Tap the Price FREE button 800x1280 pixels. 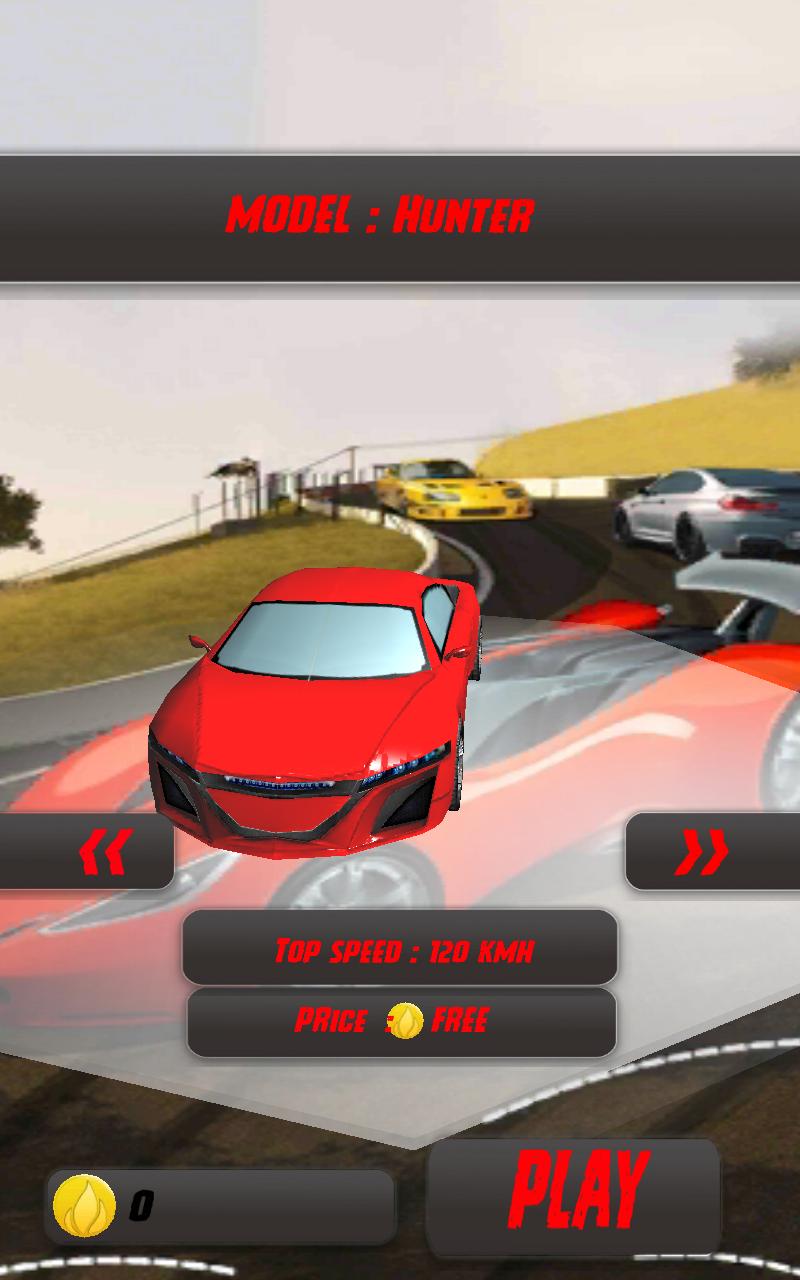(x=401, y=1021)
